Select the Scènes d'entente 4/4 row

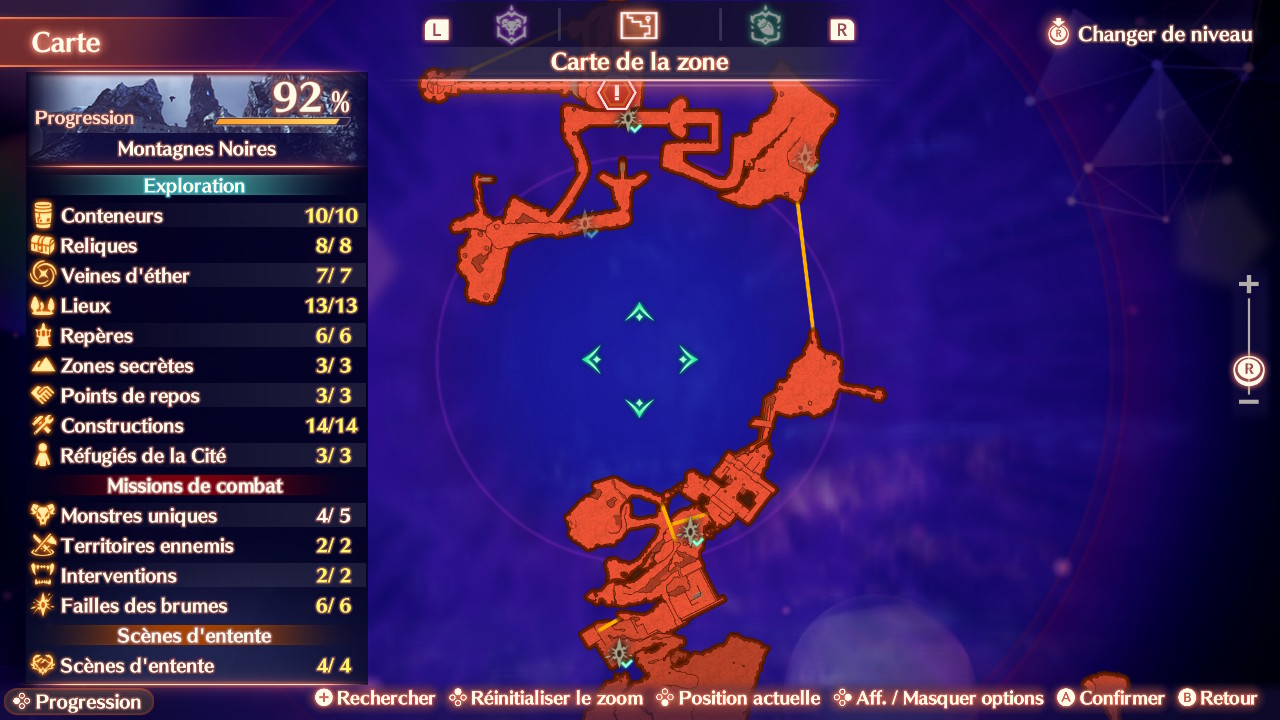click(x=196, y=665)
